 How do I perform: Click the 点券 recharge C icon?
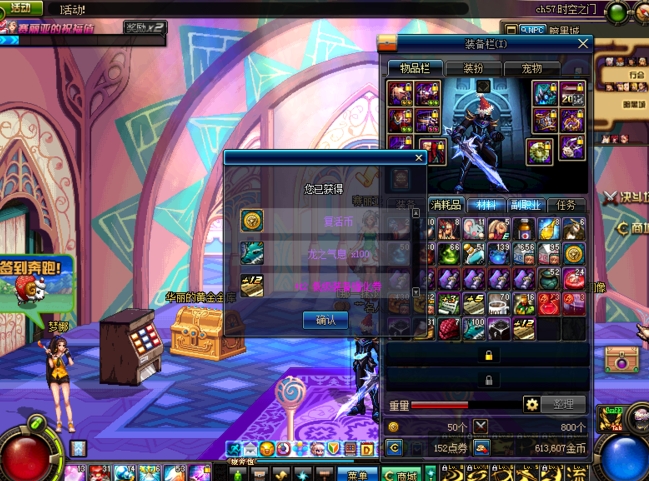pos(395,448)
